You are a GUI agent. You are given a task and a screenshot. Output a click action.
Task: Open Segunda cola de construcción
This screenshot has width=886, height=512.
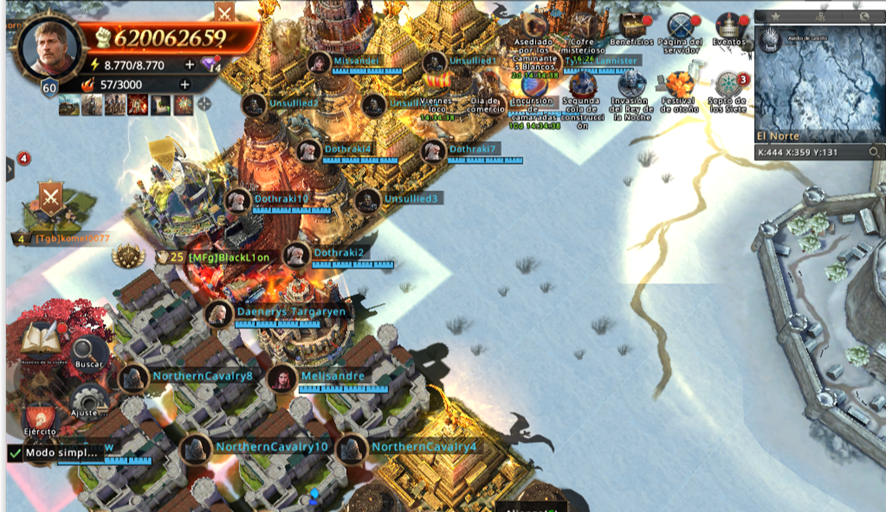tap(581, 85)
